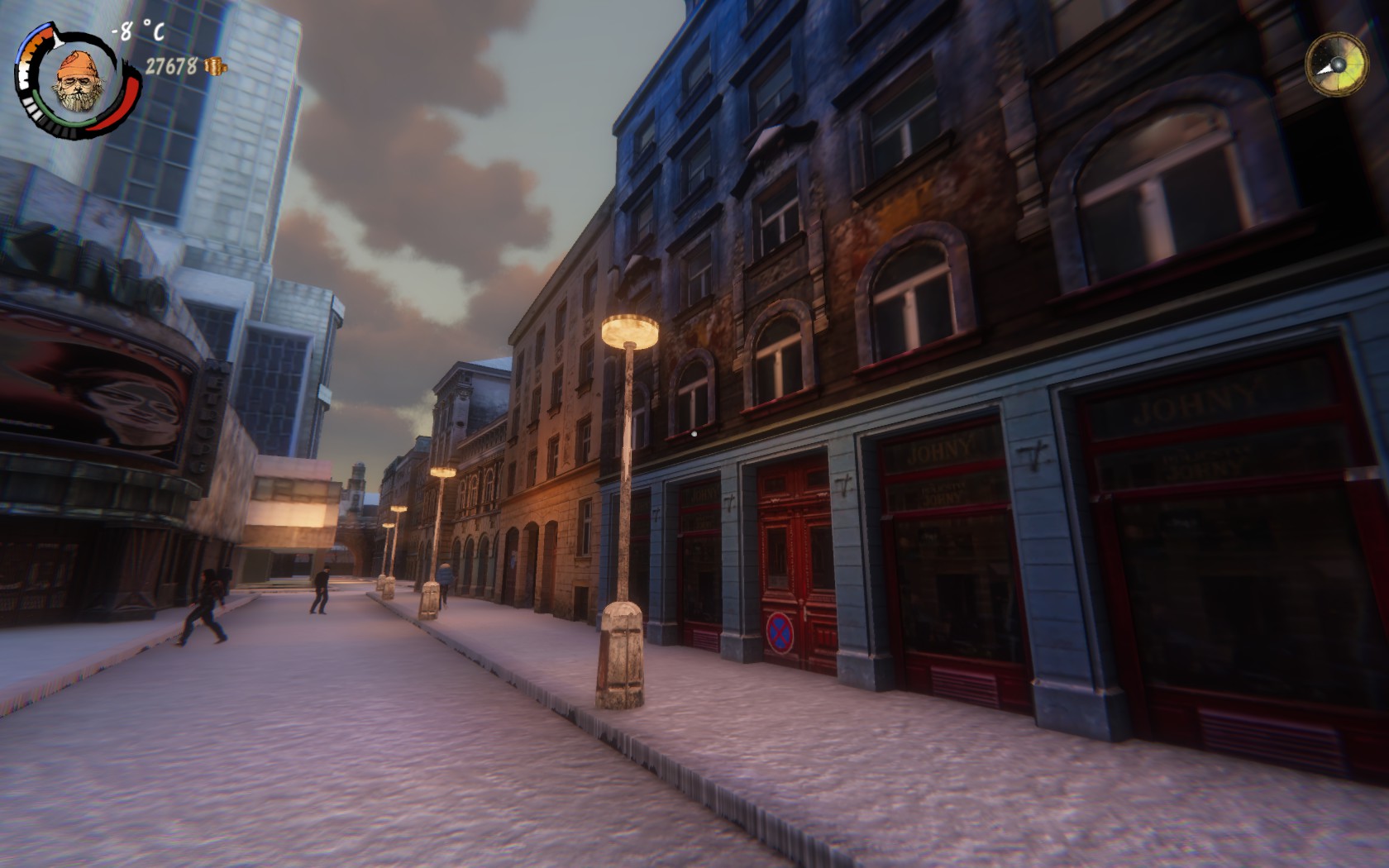Open the compass in the corner
The image size is (1389, 868).
pos(1335,64)
